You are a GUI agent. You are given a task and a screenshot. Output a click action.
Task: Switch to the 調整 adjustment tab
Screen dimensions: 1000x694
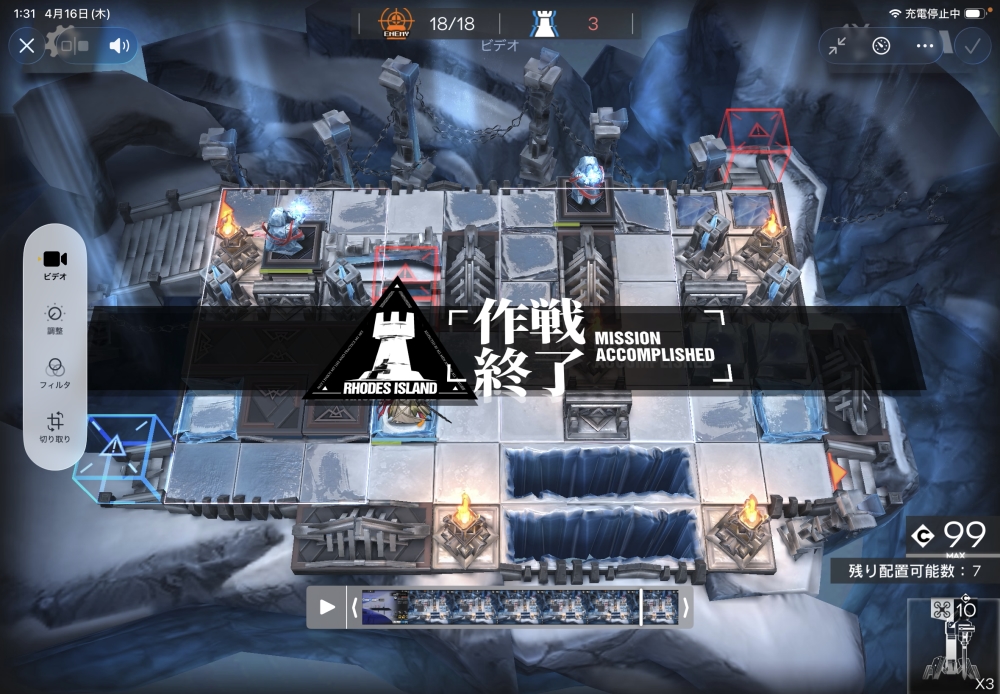pyautogui.click(x=55, y=319)
